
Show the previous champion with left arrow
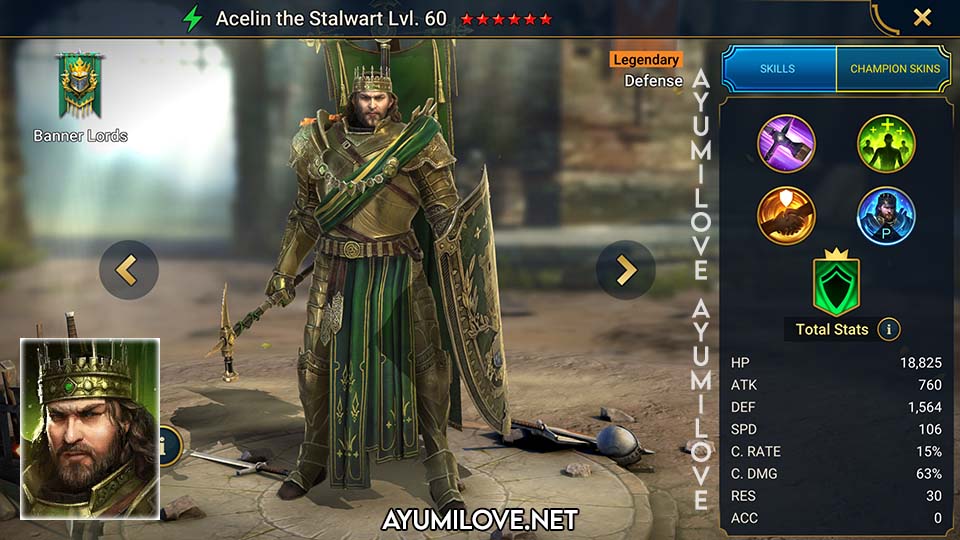(x=129, y=270)
